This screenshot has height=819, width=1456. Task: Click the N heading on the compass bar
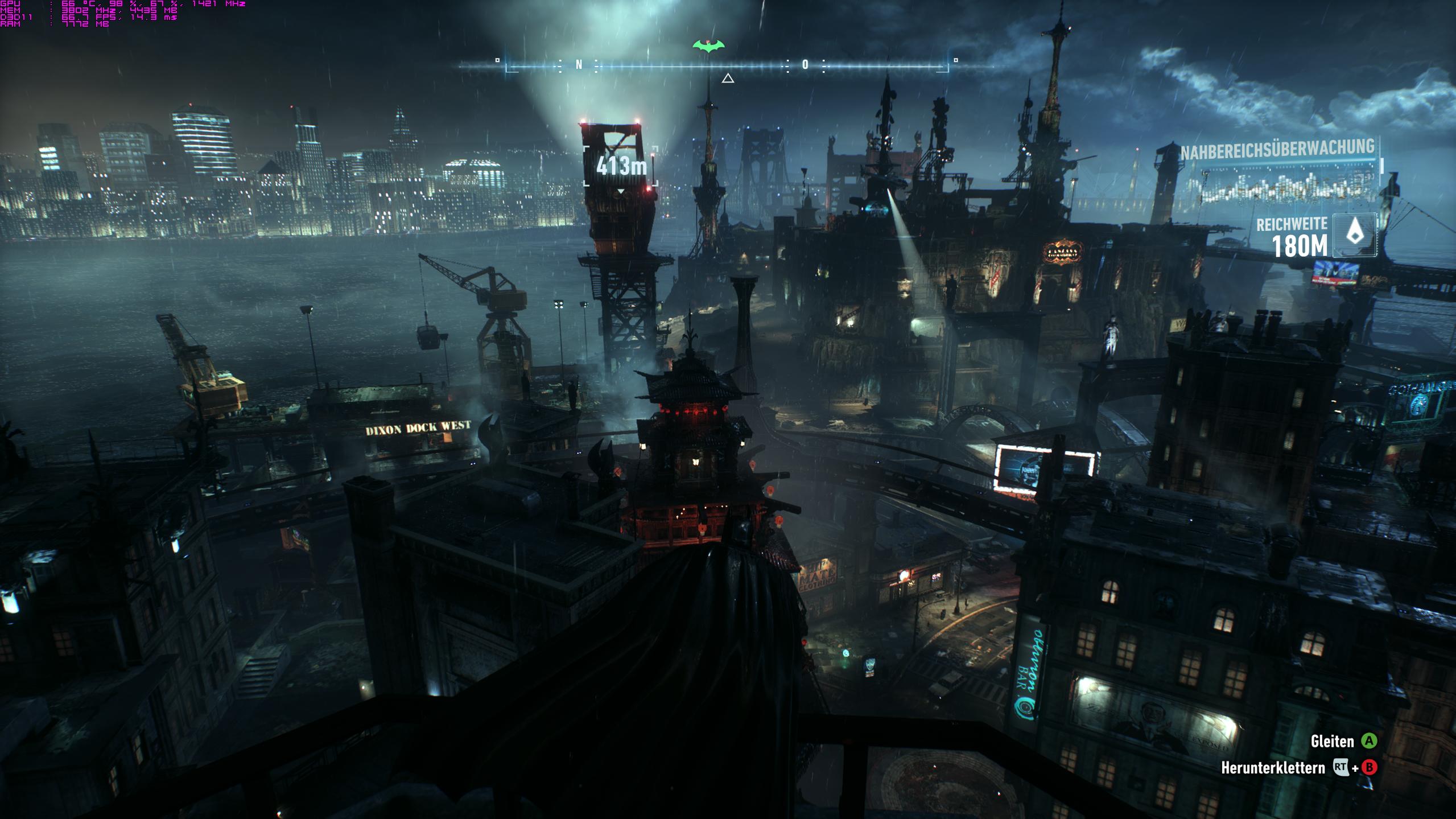[x=579, y=65]
